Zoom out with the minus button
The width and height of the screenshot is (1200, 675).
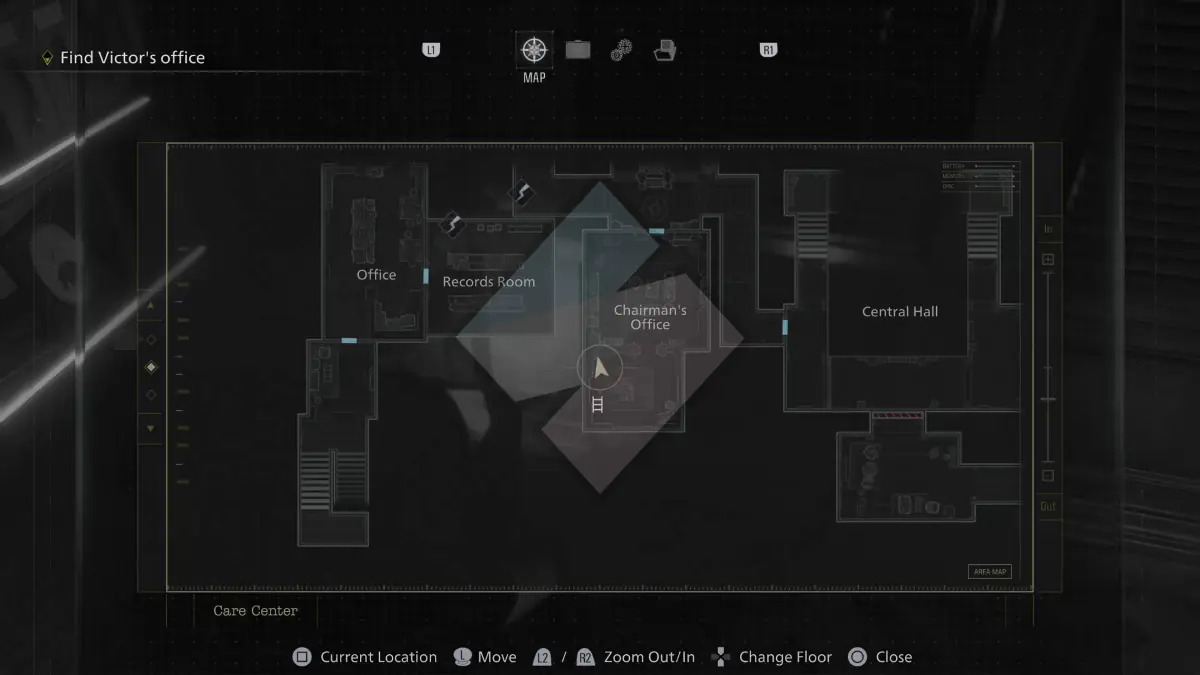click(1048, 476)
